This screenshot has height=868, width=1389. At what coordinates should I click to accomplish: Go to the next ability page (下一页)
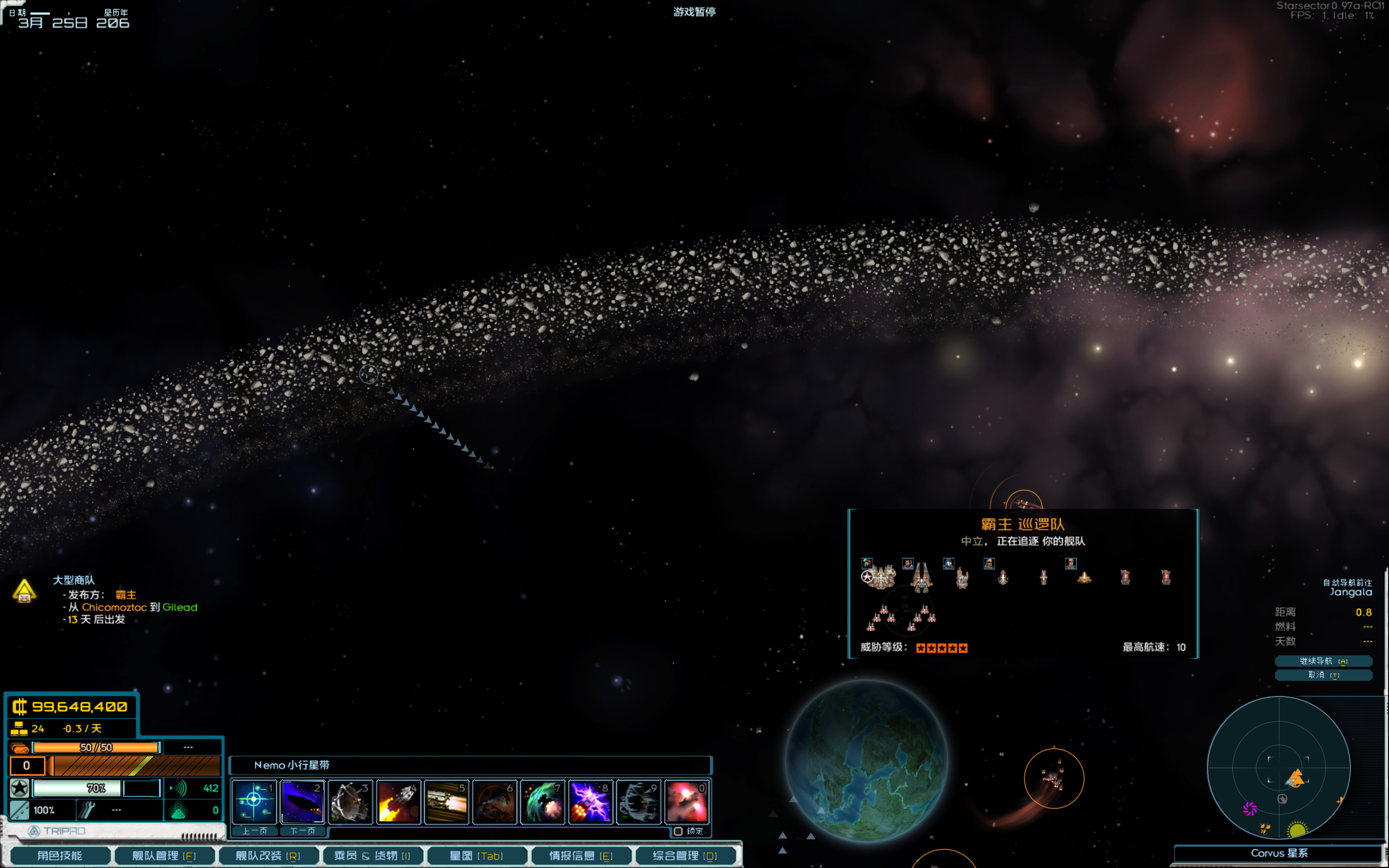(x=302, y=831)
